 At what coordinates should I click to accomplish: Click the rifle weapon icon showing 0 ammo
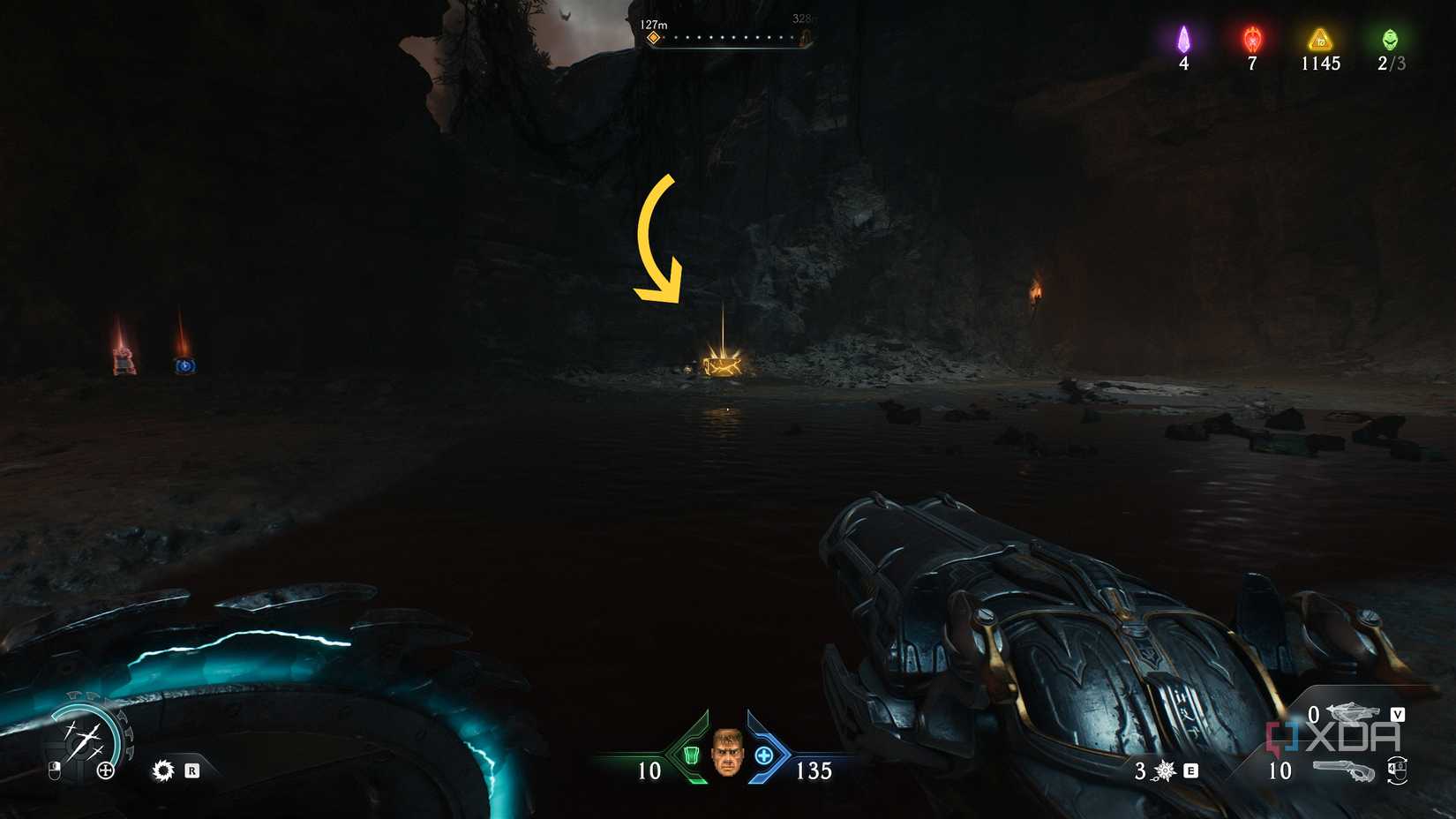point(1351,713)
